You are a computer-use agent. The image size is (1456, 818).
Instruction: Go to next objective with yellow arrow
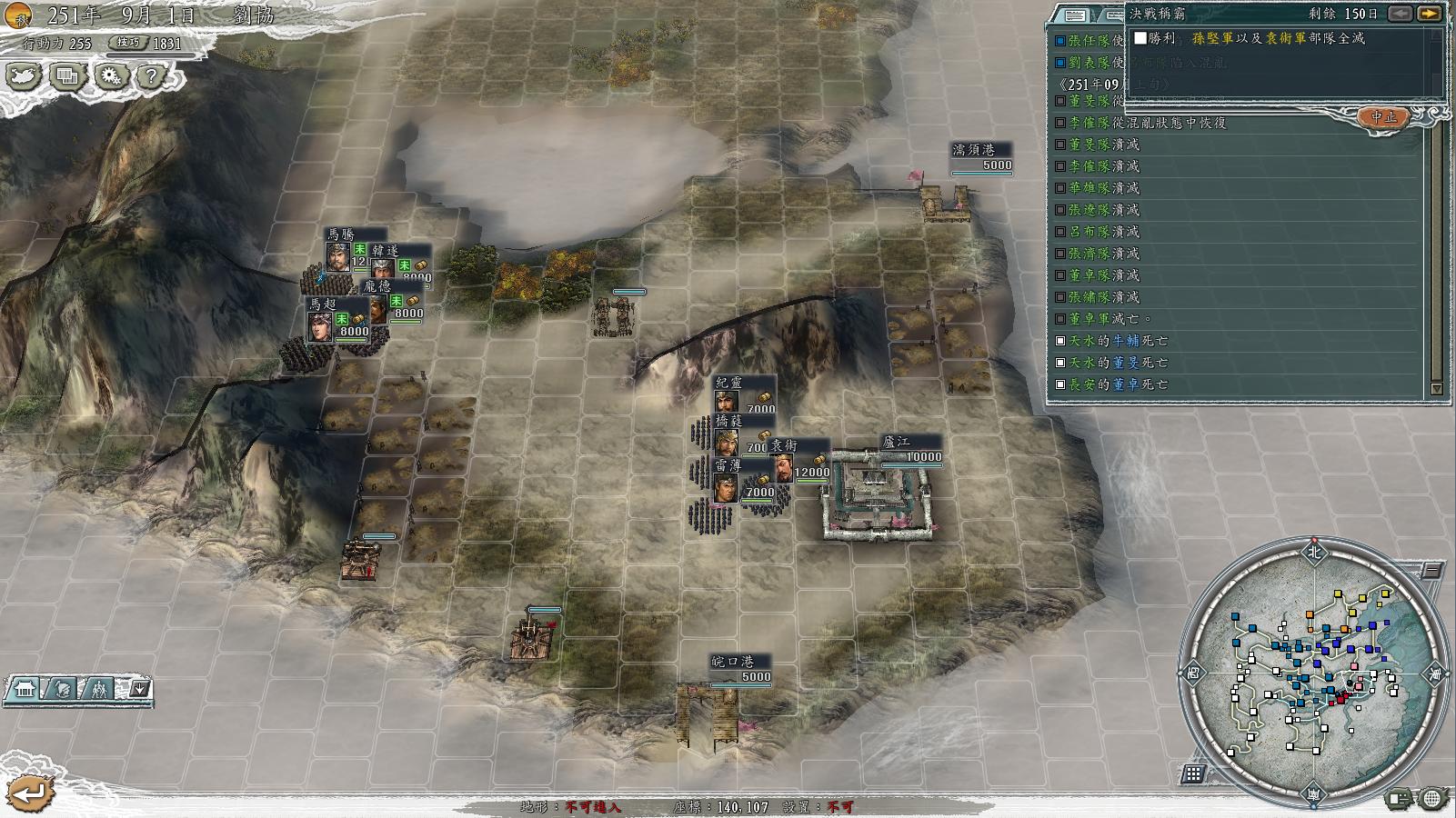tap(1429, 14)
